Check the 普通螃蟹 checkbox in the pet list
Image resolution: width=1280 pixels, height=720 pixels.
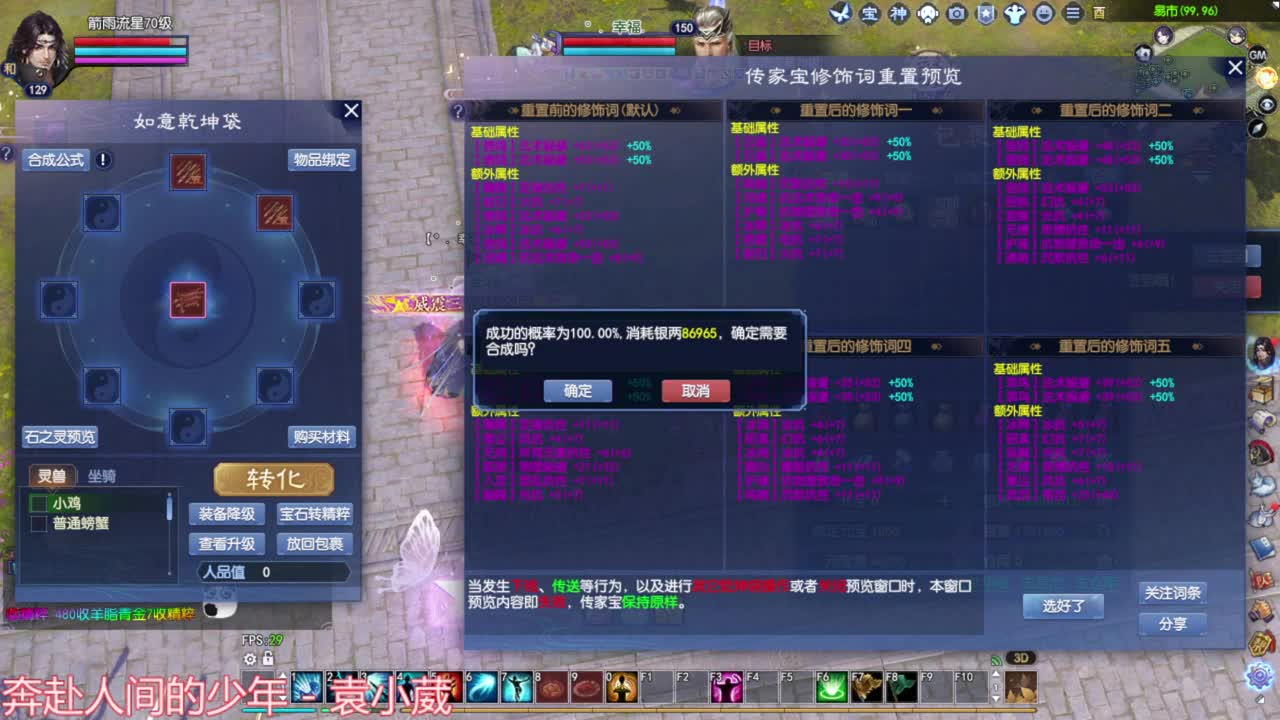pyautogui.click(x=40, y=521)
